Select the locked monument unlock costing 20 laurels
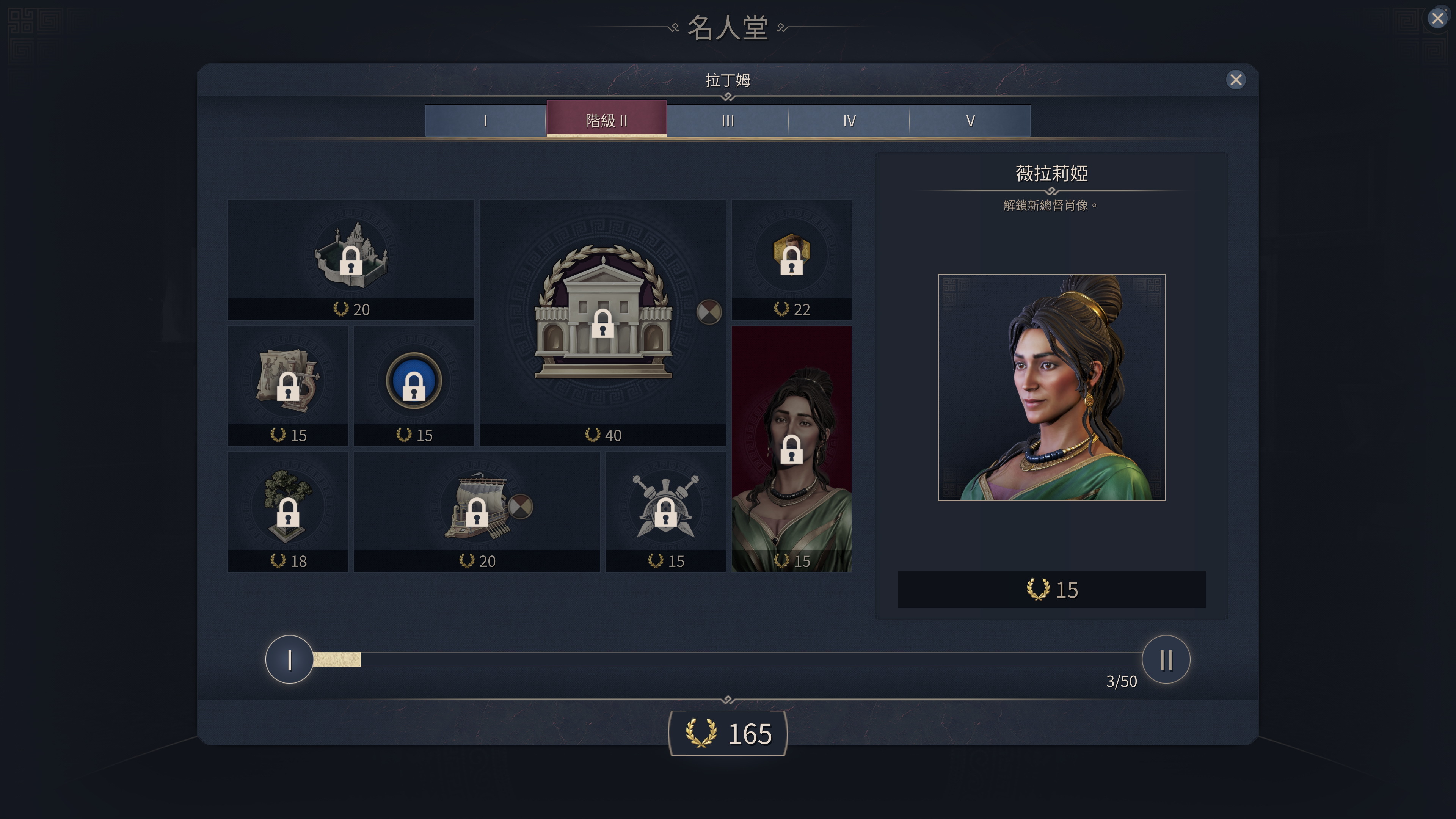1456x819 pixels. pyautogui.click(x=351, y=260)
